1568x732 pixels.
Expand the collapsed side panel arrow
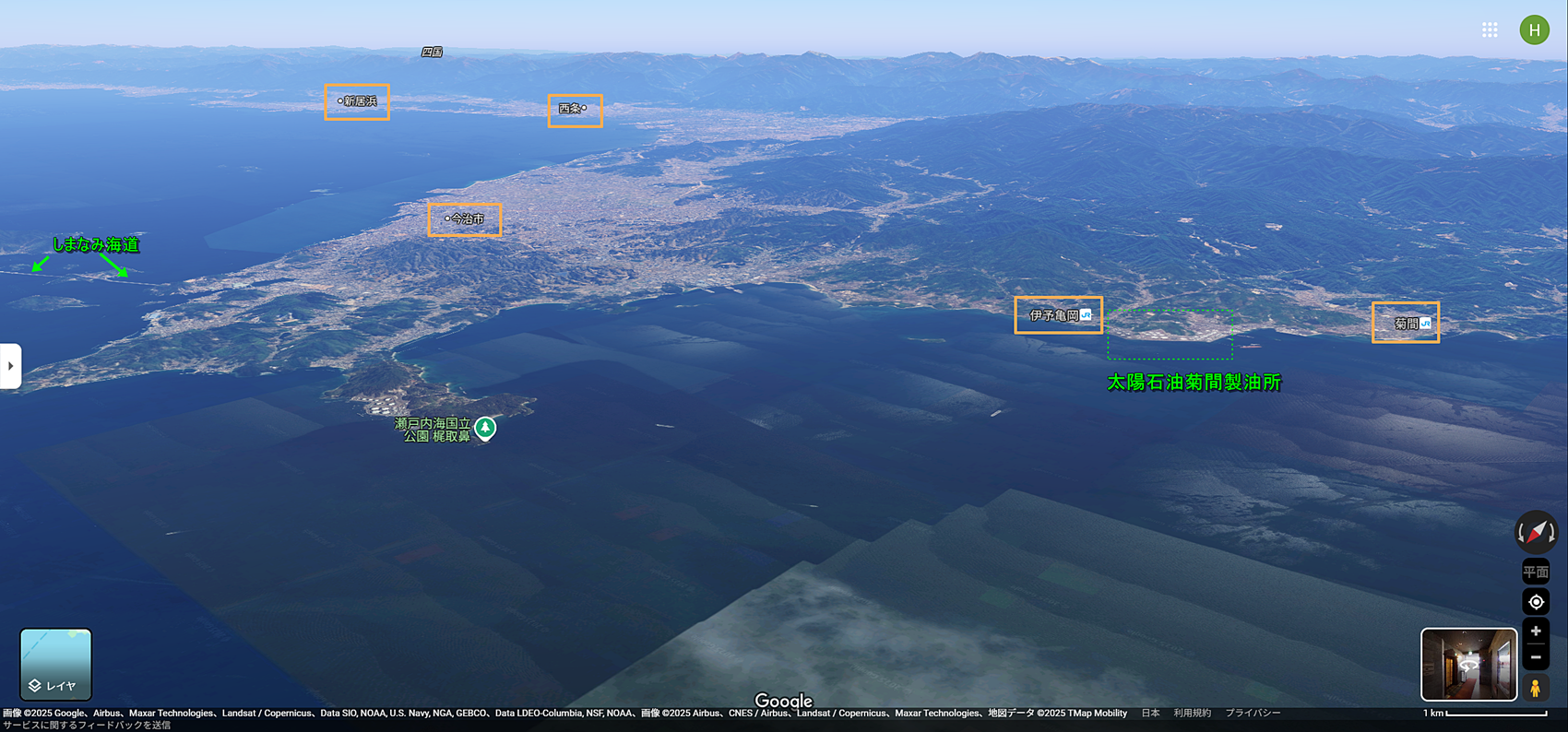10,366
